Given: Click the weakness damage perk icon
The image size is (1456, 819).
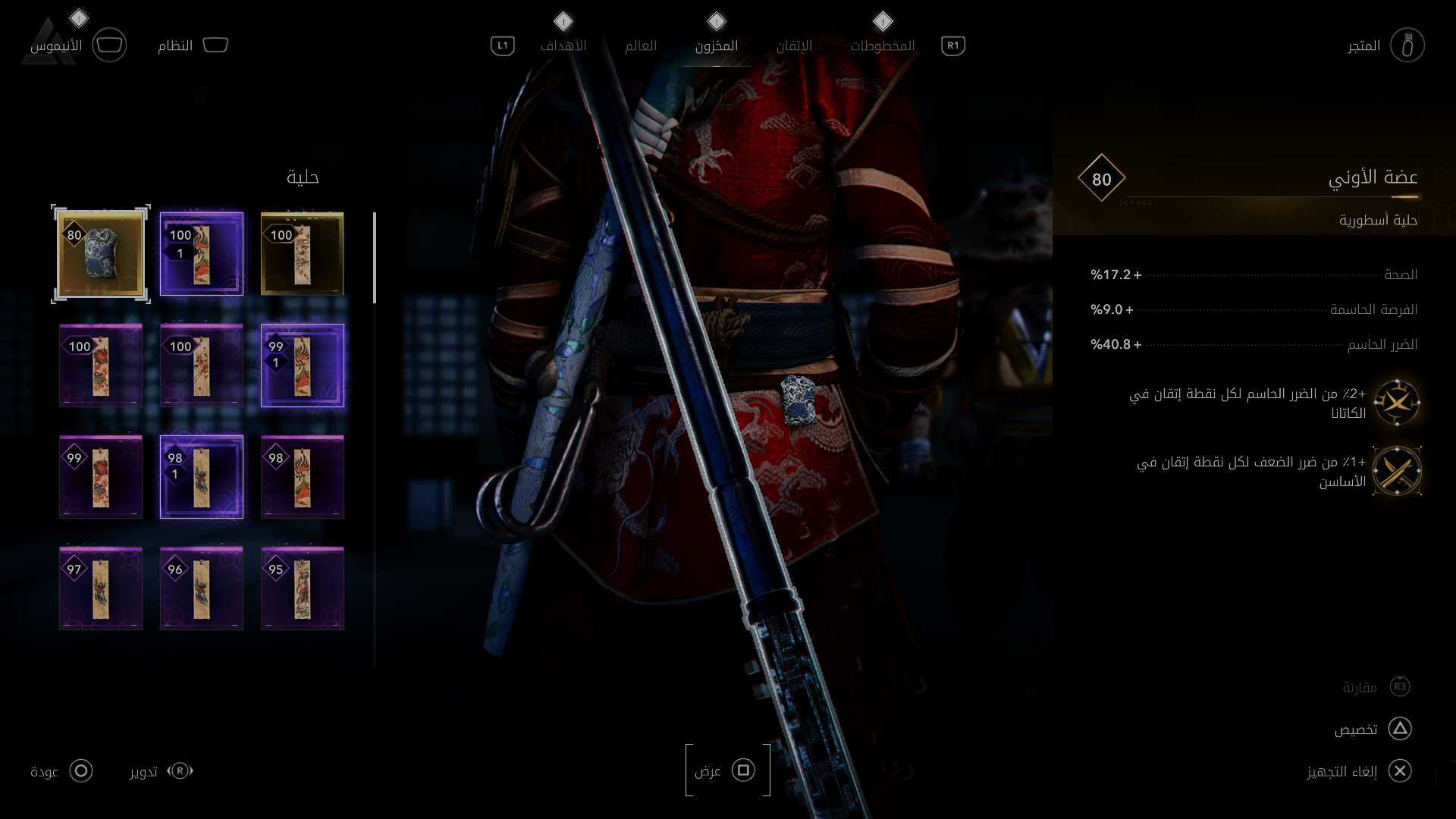Looking at the screenshot, I should pos(1397,471).
